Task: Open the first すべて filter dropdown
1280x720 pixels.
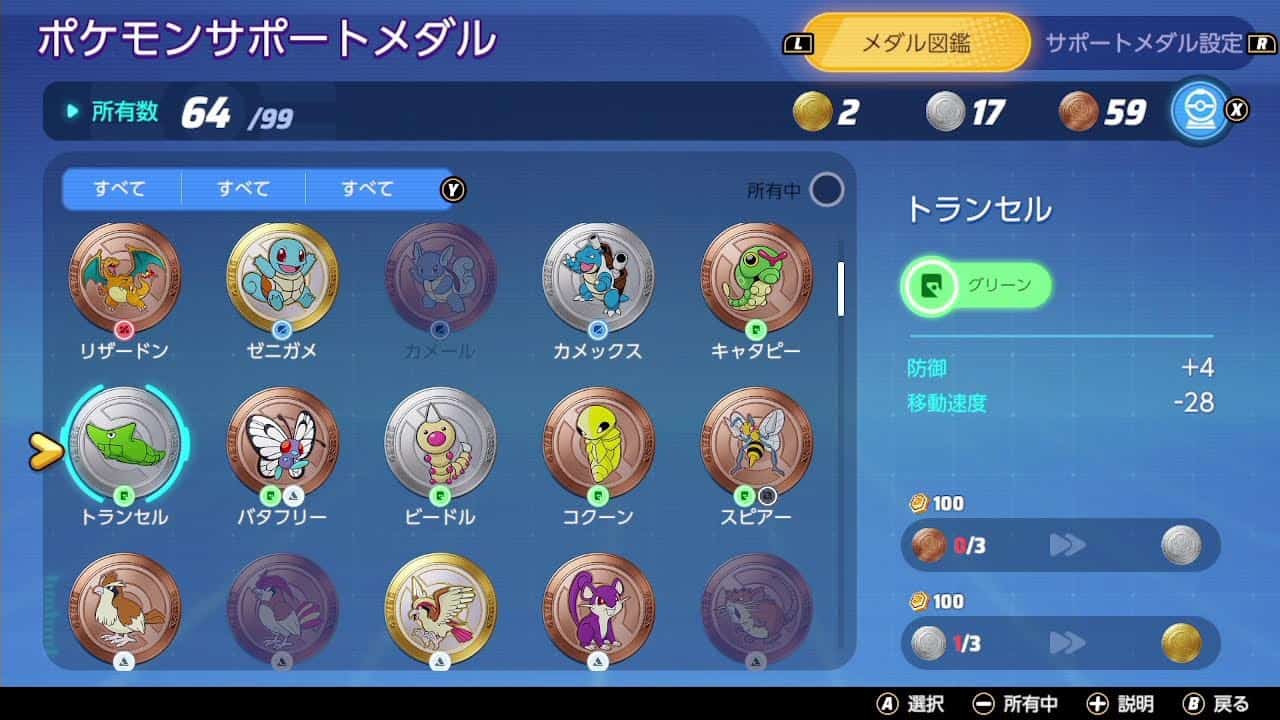Action: [x=119, y=188]
